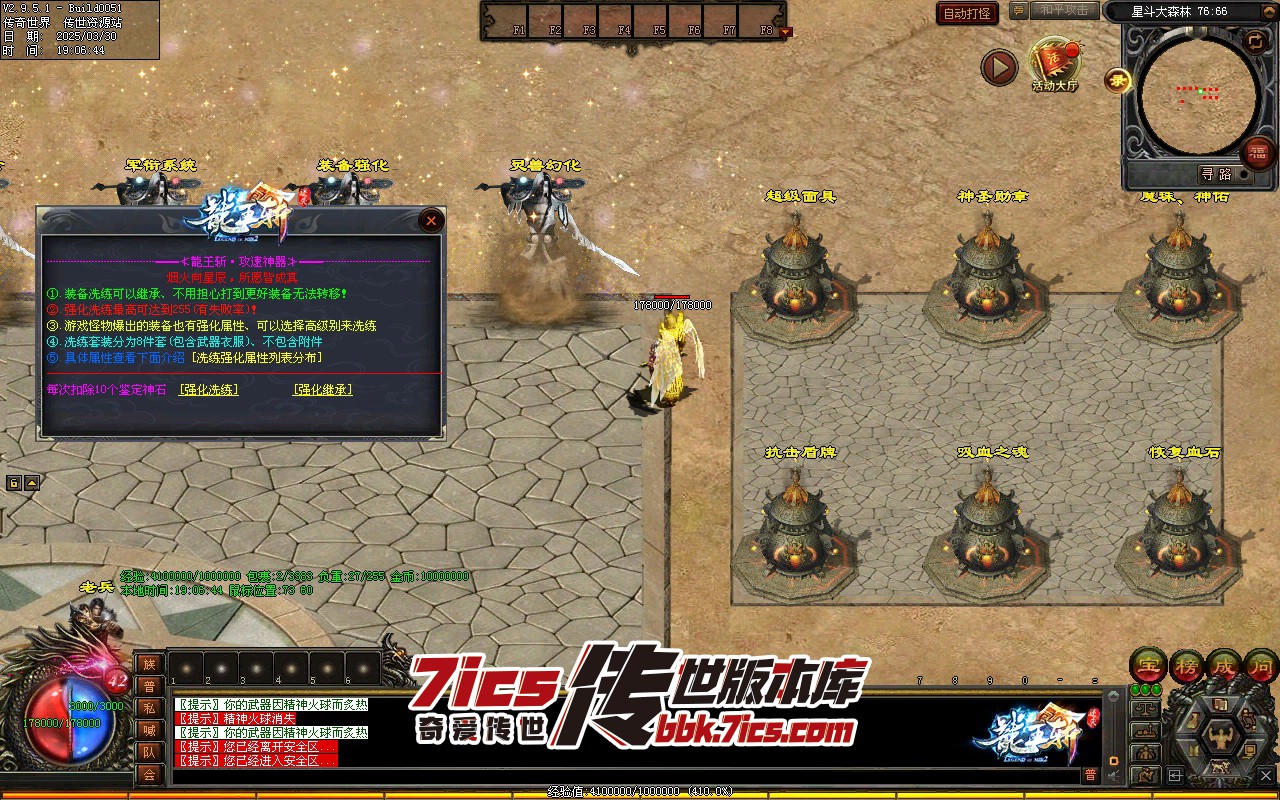Open the character panel muscle-man icon
The width and height of the screenshot is (1280, 800).
pos(1221,738)
